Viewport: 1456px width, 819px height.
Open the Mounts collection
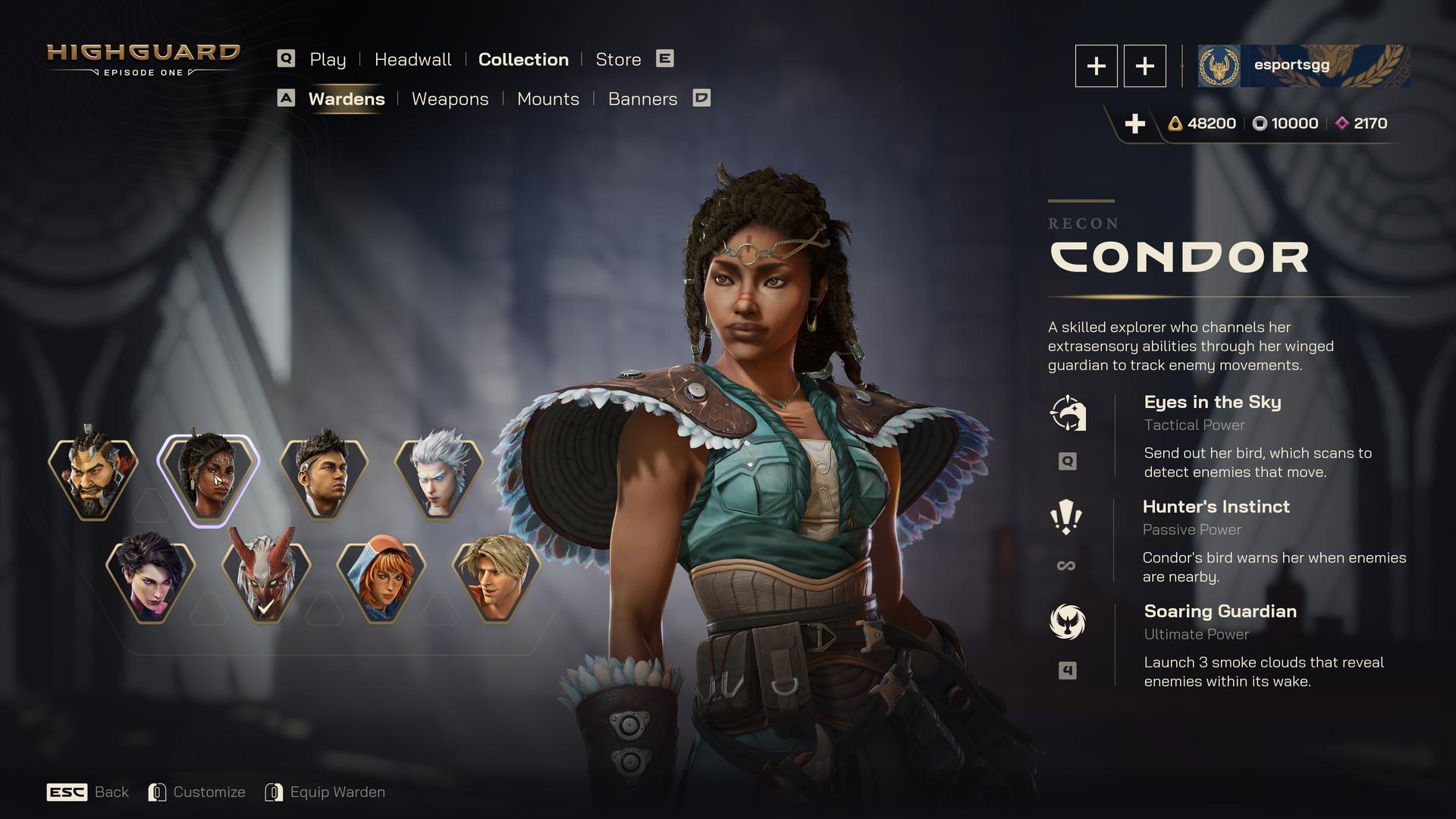click(x=548, y=99)
